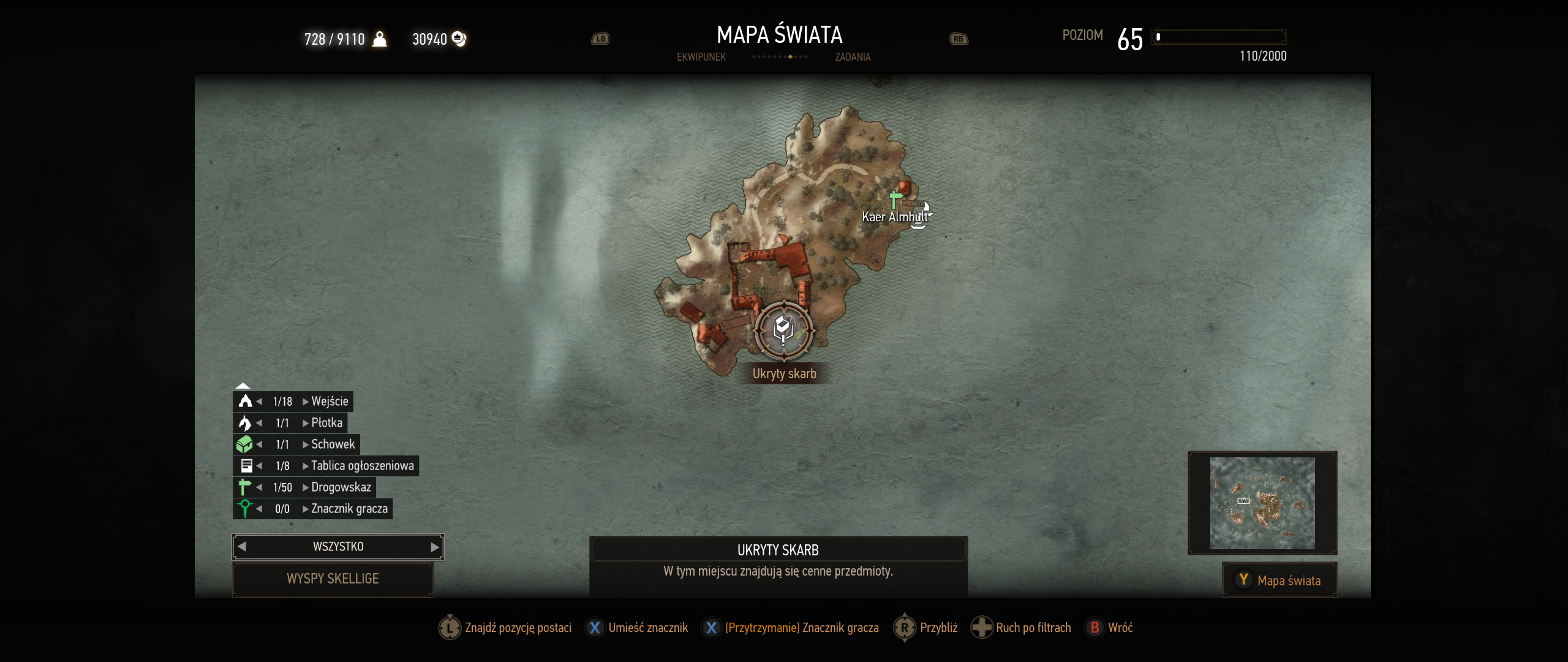Go to next Wejście marker with right arrow
Screen dimensions: 1568x662
[305, 401]
